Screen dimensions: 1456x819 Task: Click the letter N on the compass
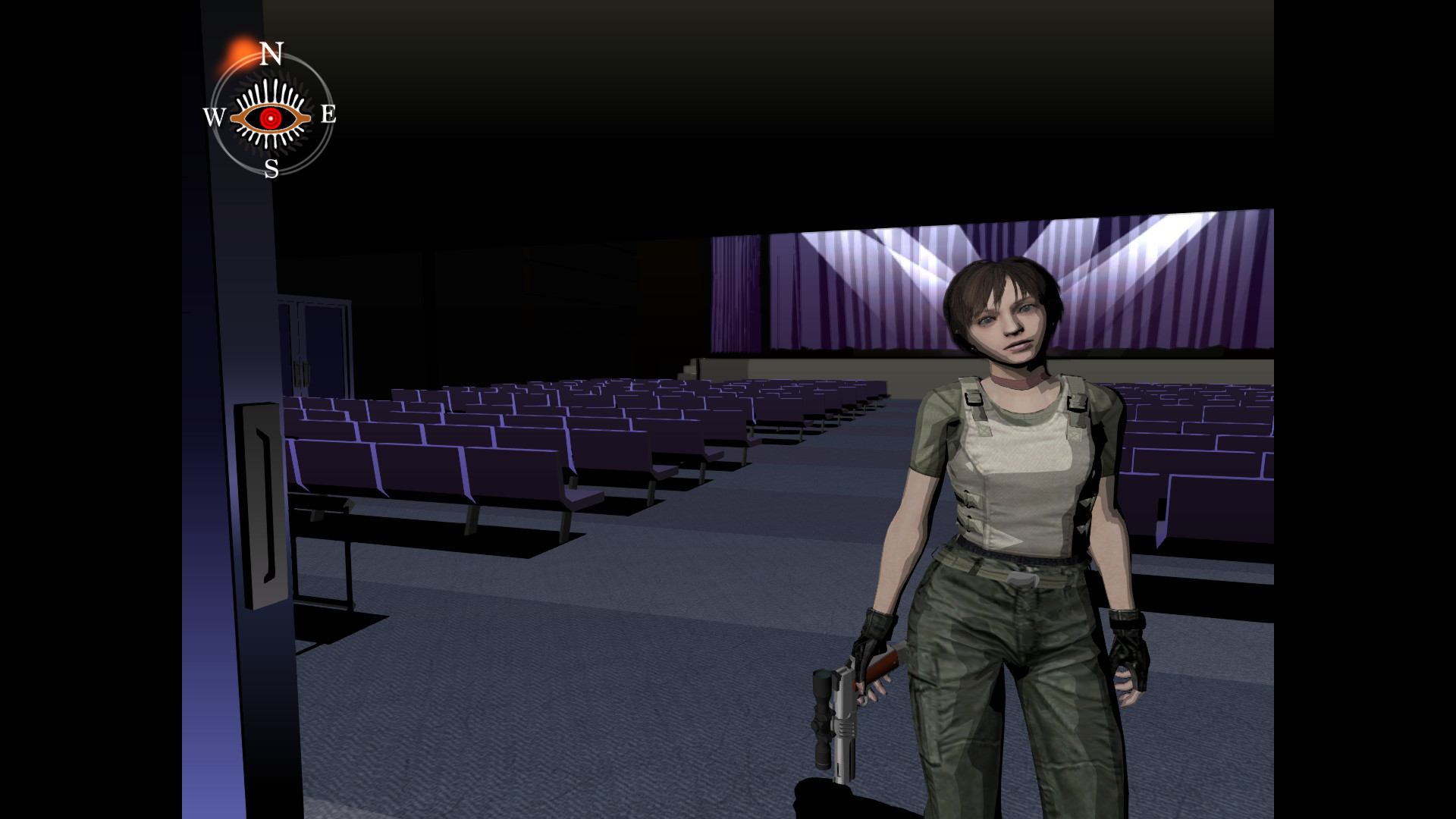point(273,55)
